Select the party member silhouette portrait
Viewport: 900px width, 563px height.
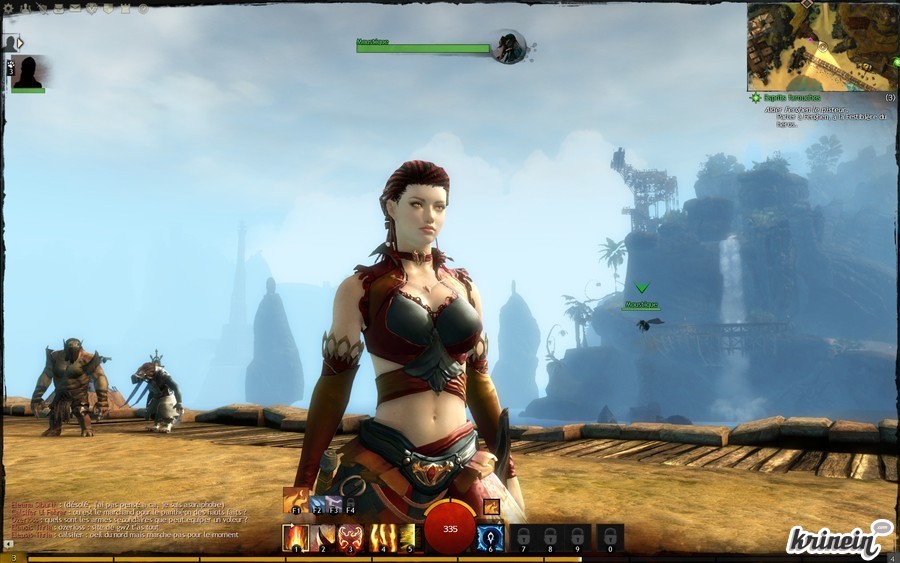[29, 72]
